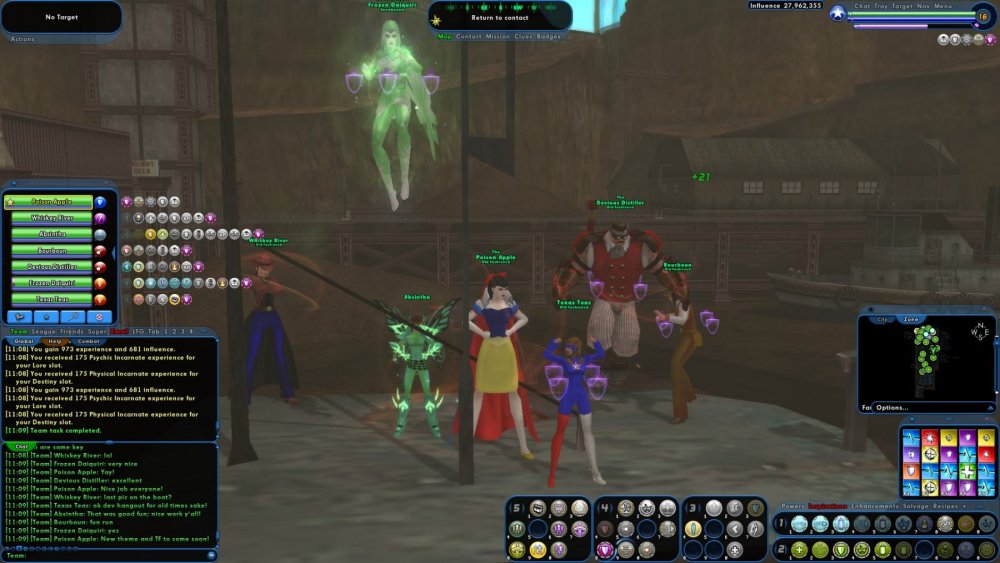1000x563 pixels.
Task: Open the Contact tab in navigation bar
Action: [469, 36]
